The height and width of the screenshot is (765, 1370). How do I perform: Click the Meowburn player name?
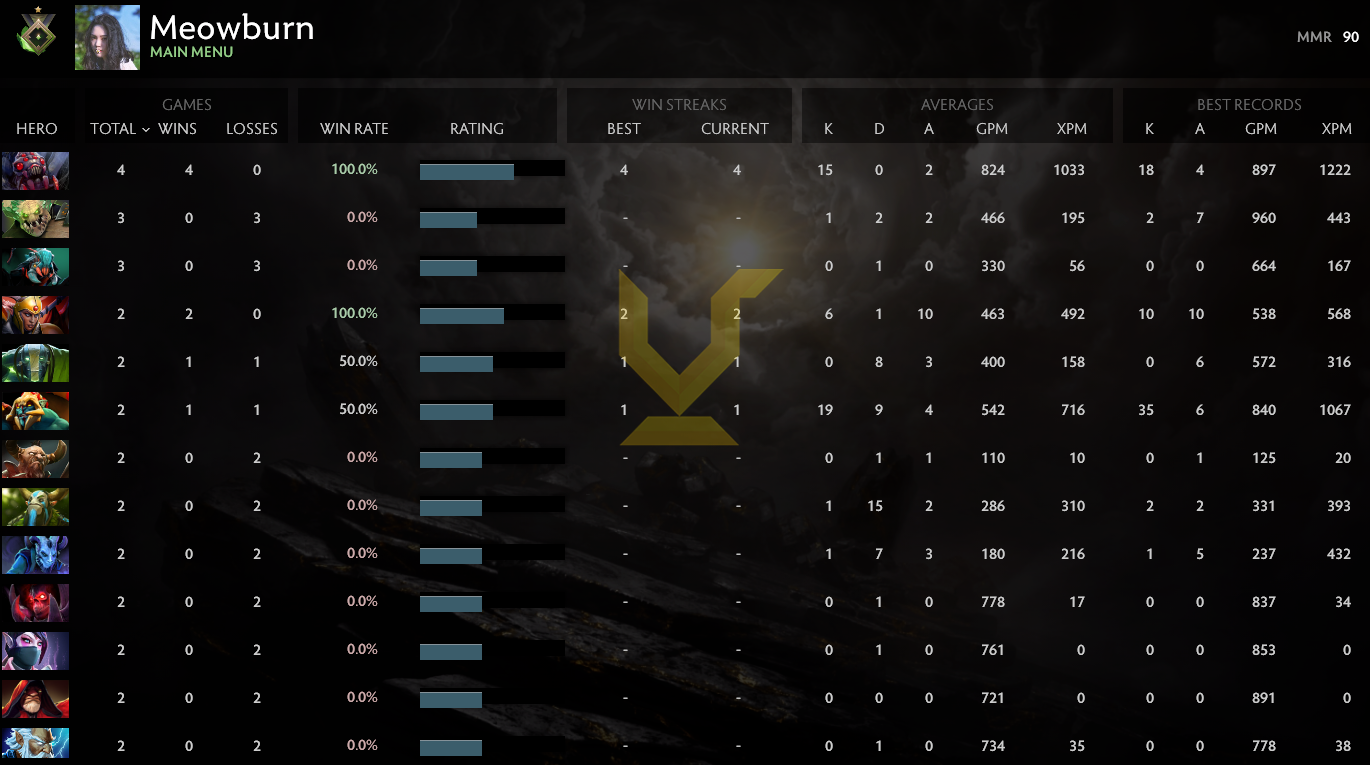(232, 28)
